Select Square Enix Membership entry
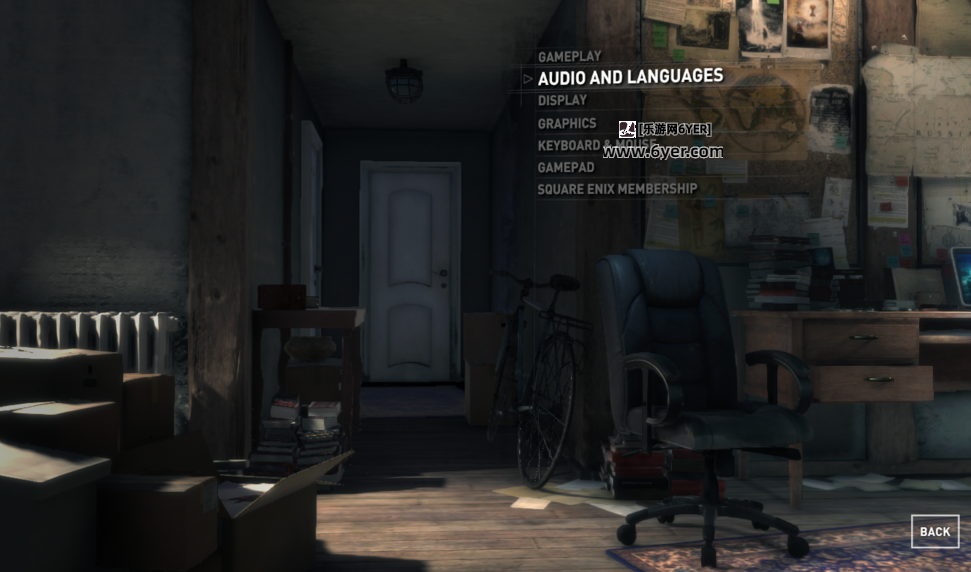Viewport: 971px width, 572px height. (x=617, y=189)
